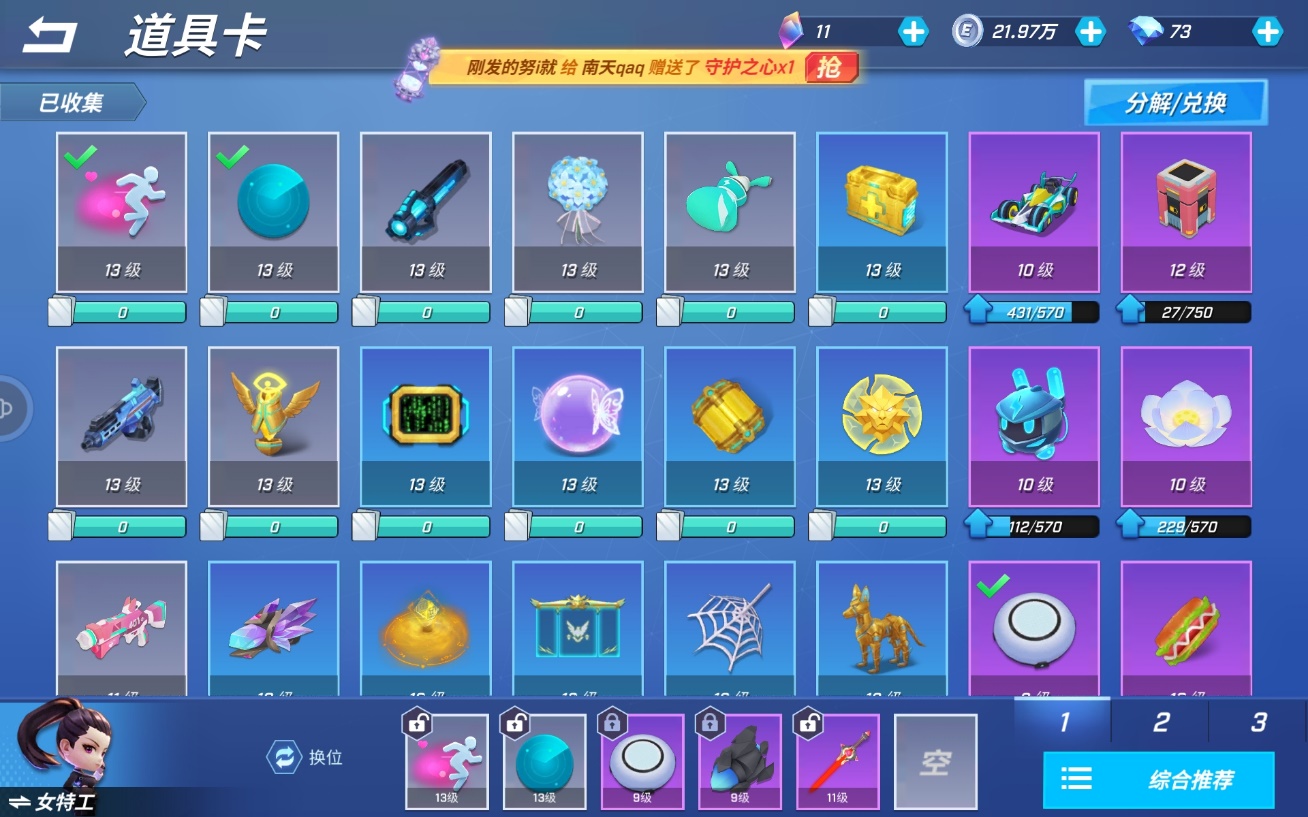This screenshot has height=817, width=1308.
Task: Add more diamonds with the plus button
Action: pyautogui.click(x=1267, y=32)
